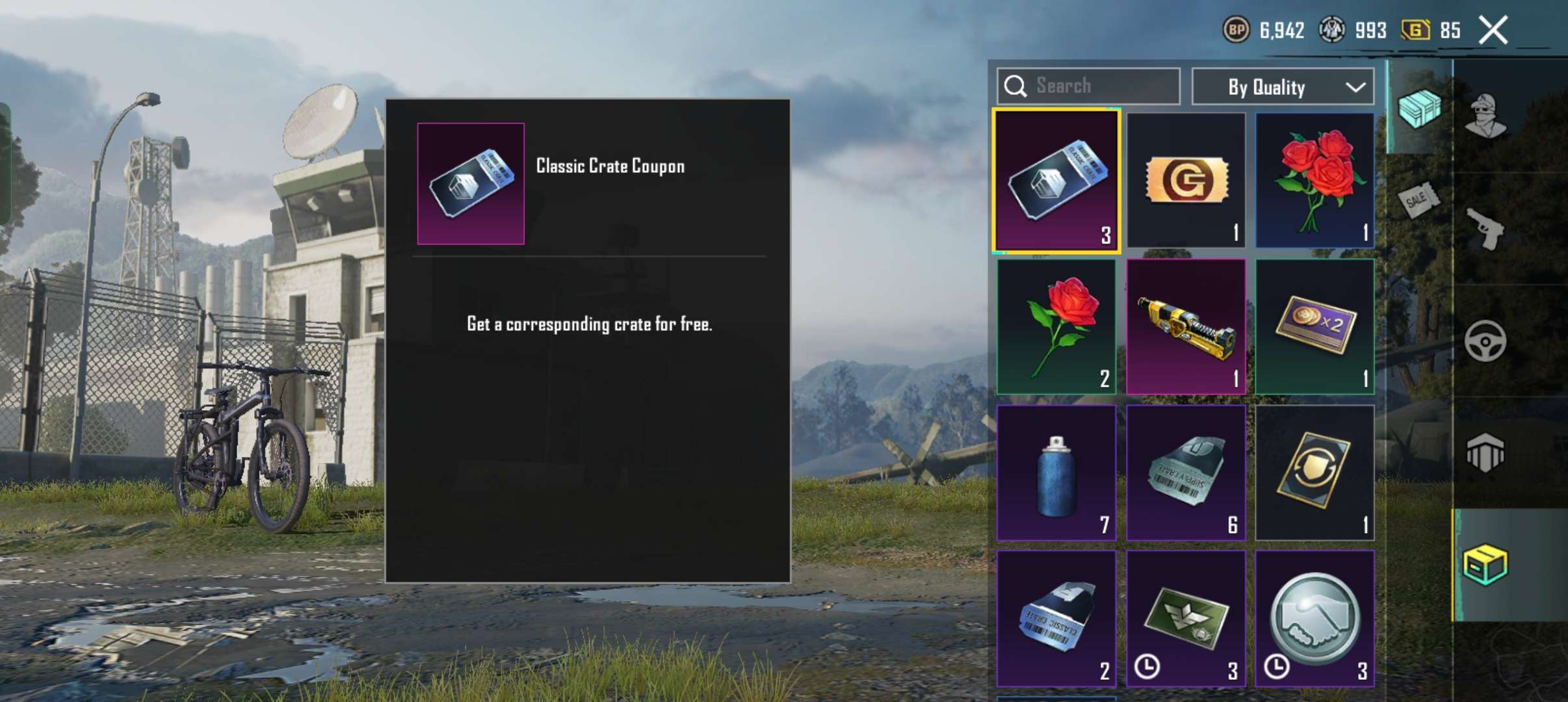The image size is (1568, 702).
Task: Select the Classic Crate Coupon item
Action: click(1056, 179)
